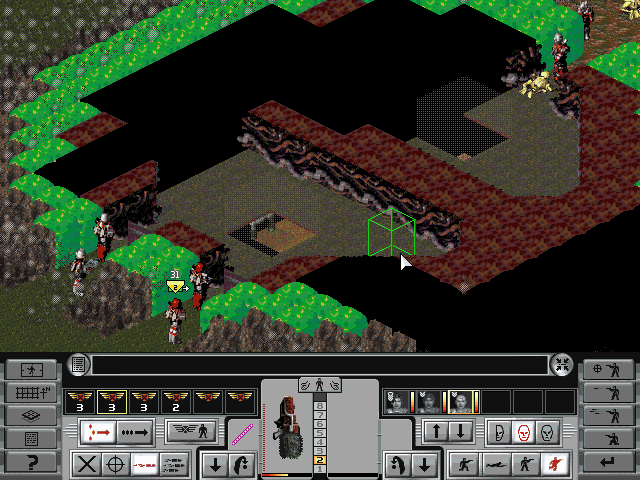Set the prone movement stance

pos(494,464)
